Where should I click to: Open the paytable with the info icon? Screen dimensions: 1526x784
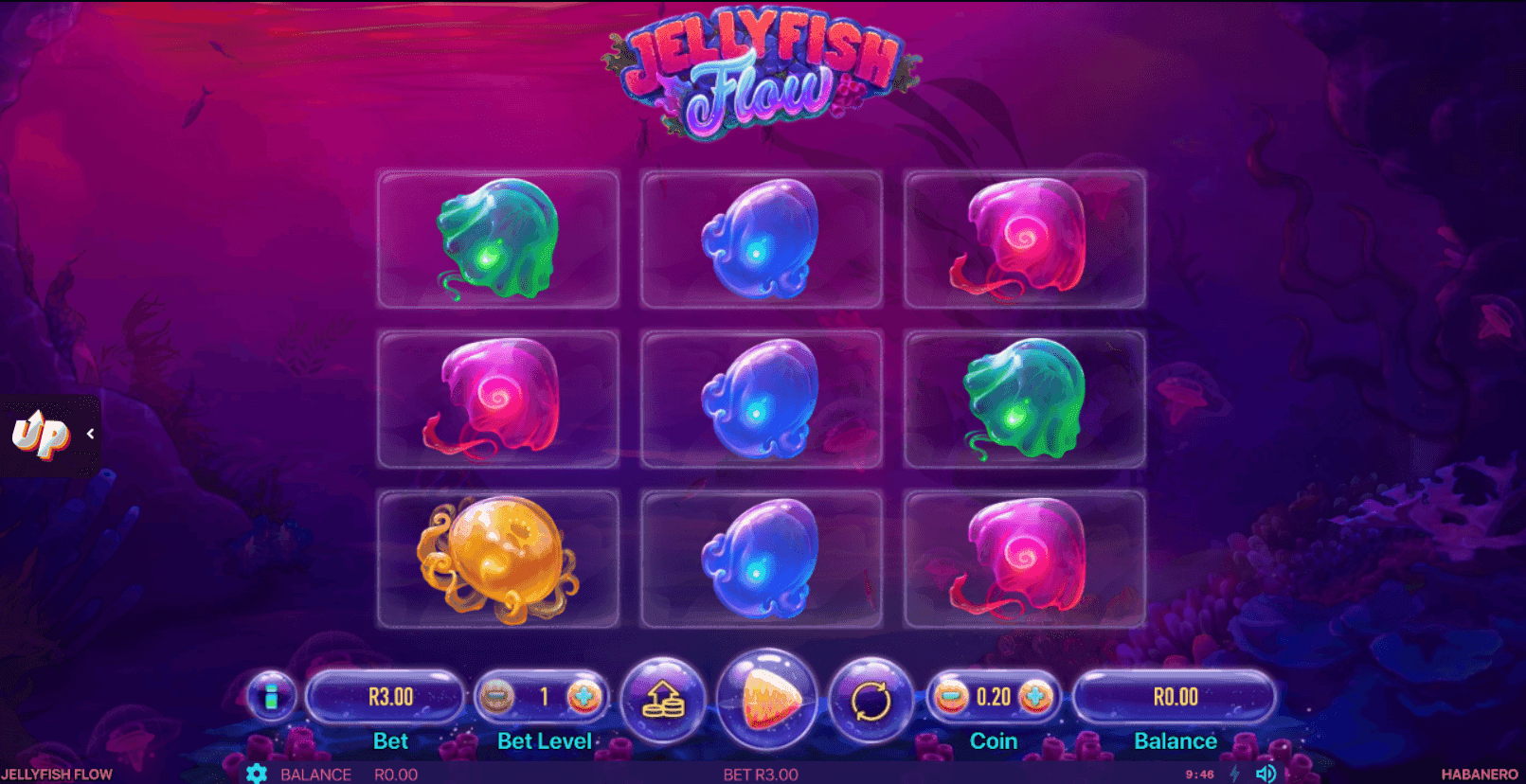point(270,699)
